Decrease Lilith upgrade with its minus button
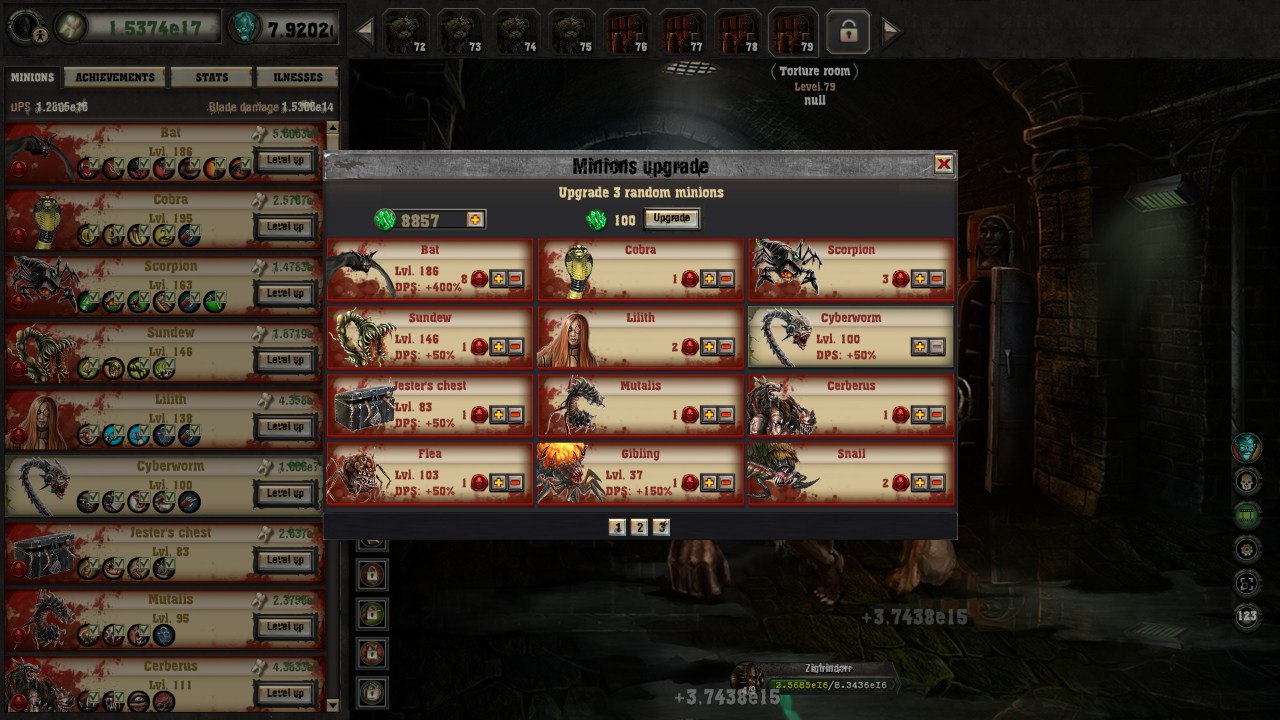This screenshot has width=1280, height=720. pos(725,347)
